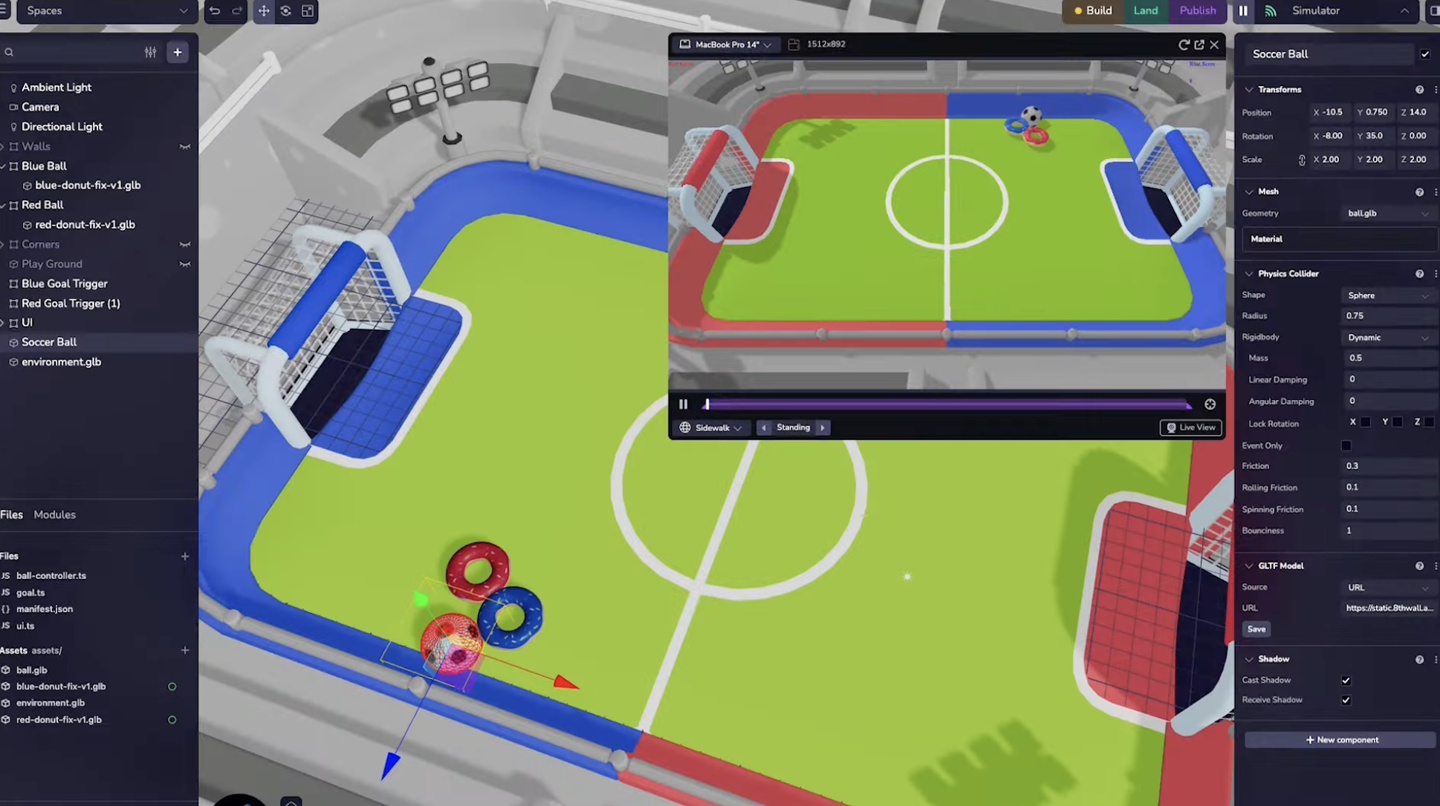Image resolution: width=1440 pixels, height=806 pixels.
Task: Check Lock Rotation X axis
Action: click(x=1366, y=422)
